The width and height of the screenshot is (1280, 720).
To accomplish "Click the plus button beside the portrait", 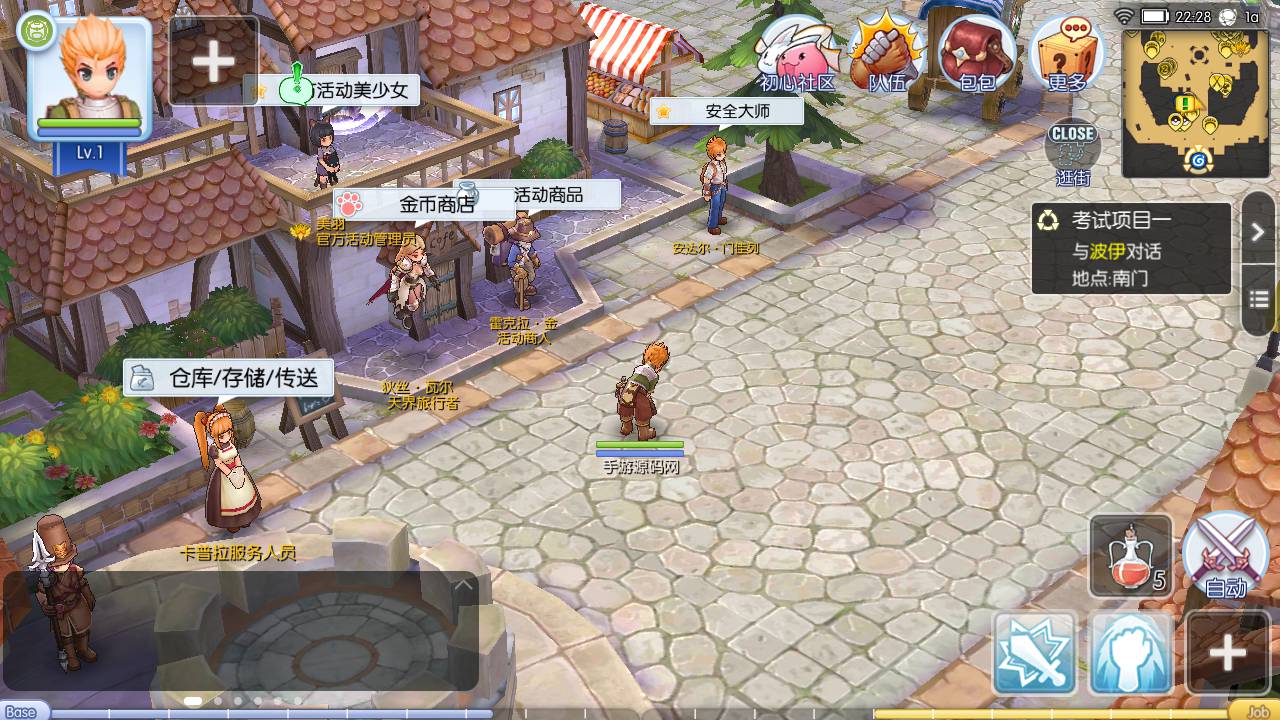I will [x=213, y=61].
